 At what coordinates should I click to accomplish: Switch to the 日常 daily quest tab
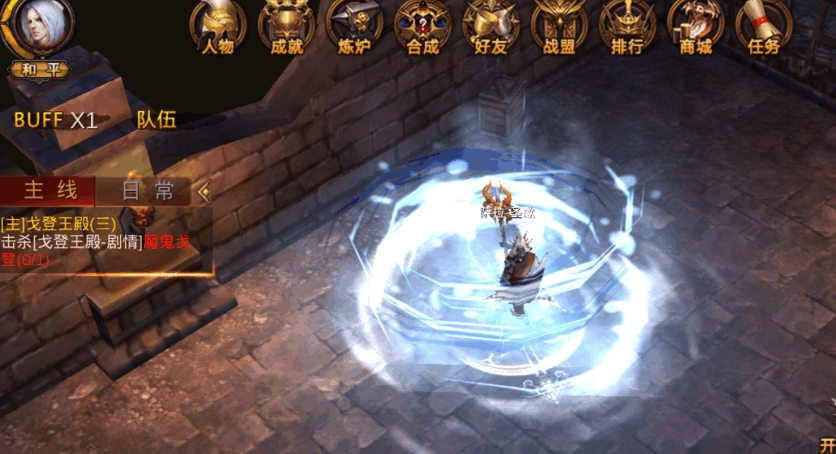[148, 191]
